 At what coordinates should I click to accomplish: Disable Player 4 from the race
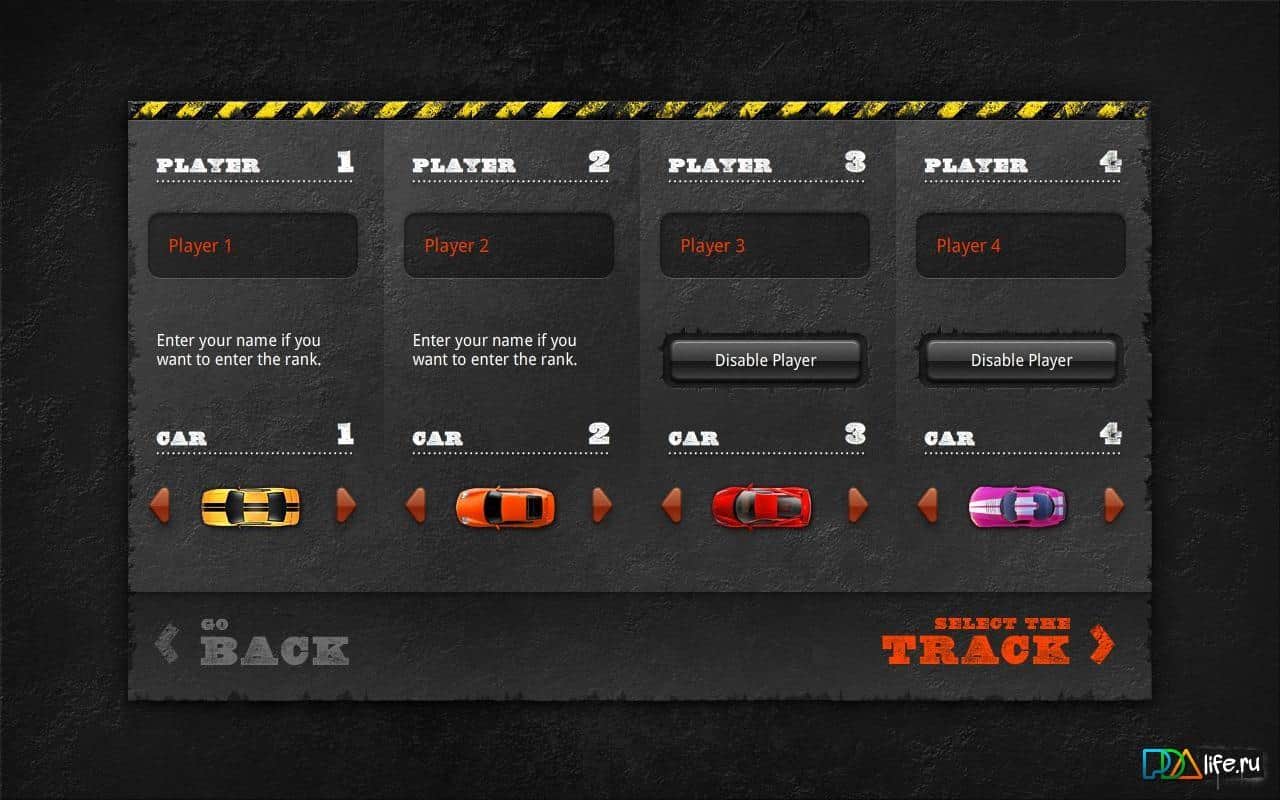1020,360
